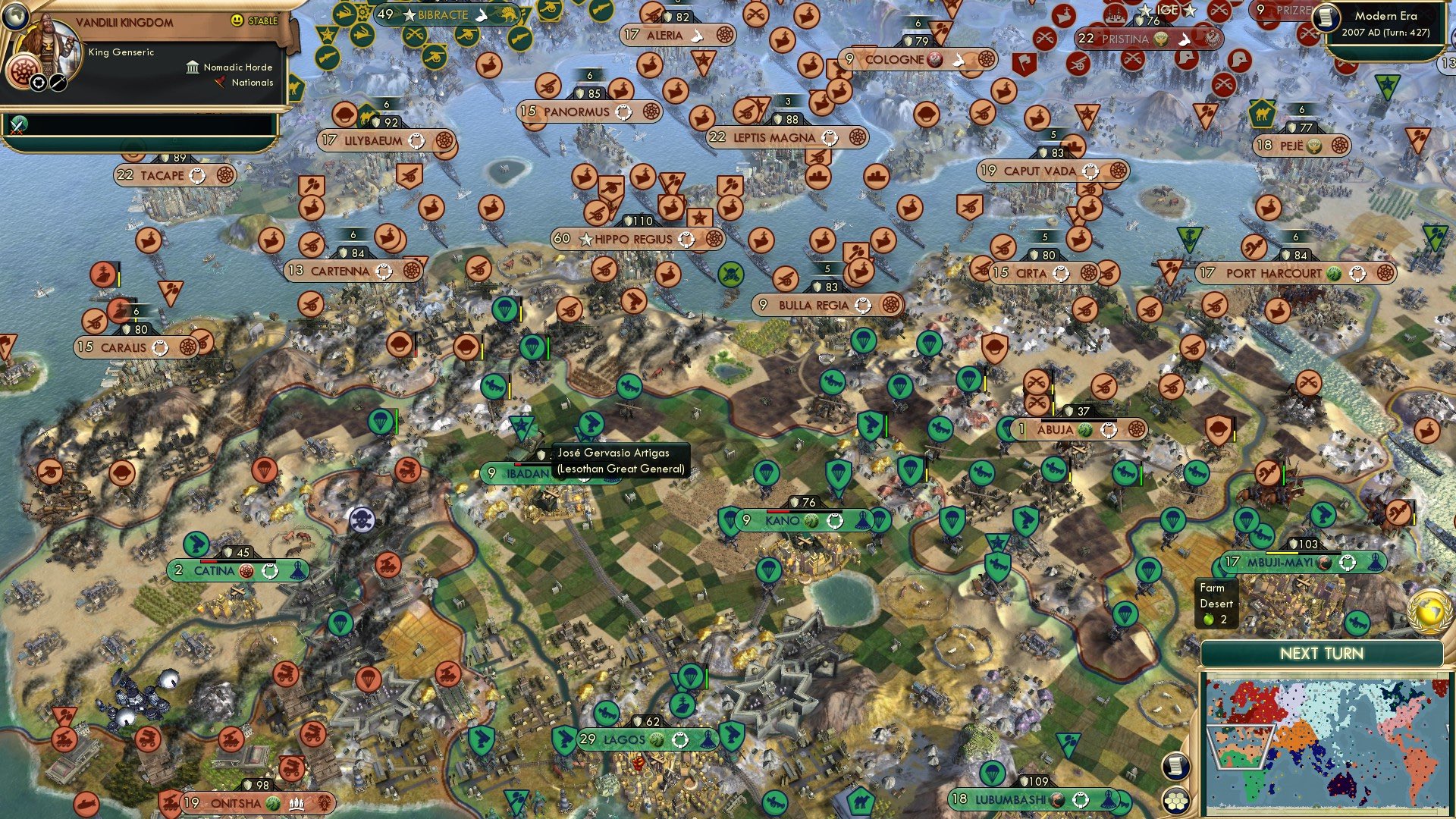Toggle strategic view with the hexagon icon
The width and height of the screenshot is (1456, 819).
tap(1177, 802)
